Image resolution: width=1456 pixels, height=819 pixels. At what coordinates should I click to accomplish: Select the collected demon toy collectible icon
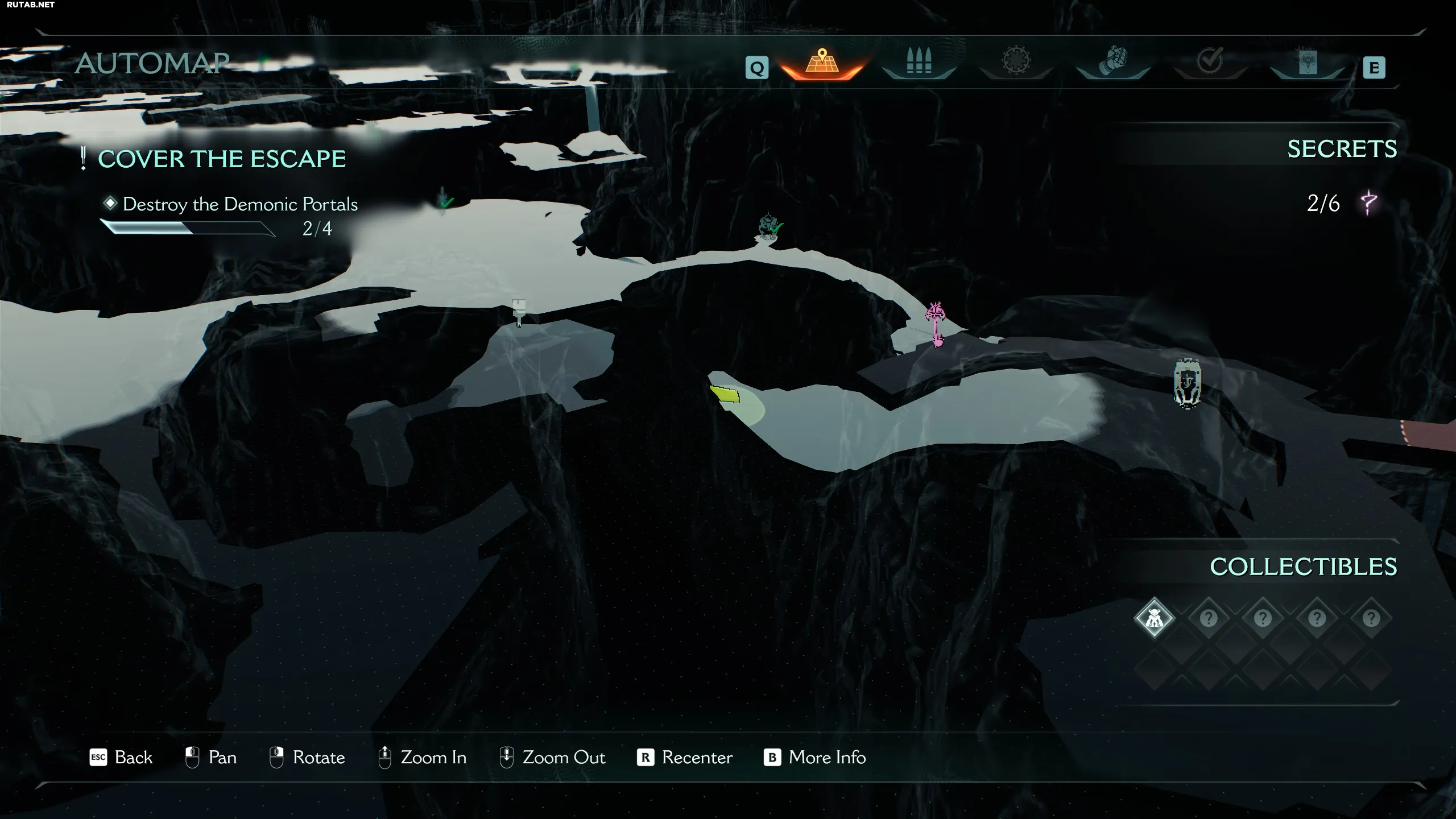(x=1154, y=618)
